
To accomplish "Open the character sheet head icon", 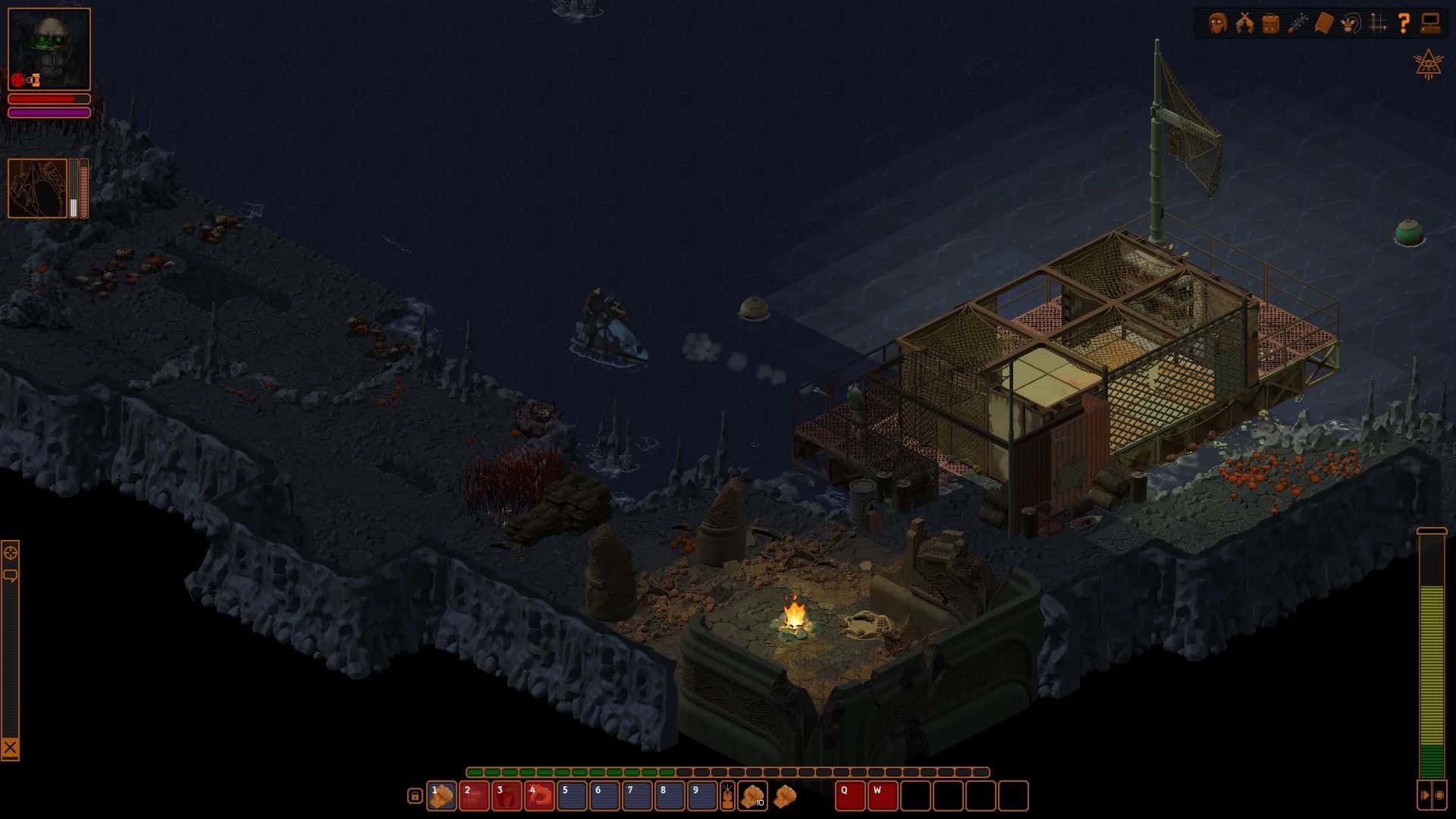I will 1217,24.
